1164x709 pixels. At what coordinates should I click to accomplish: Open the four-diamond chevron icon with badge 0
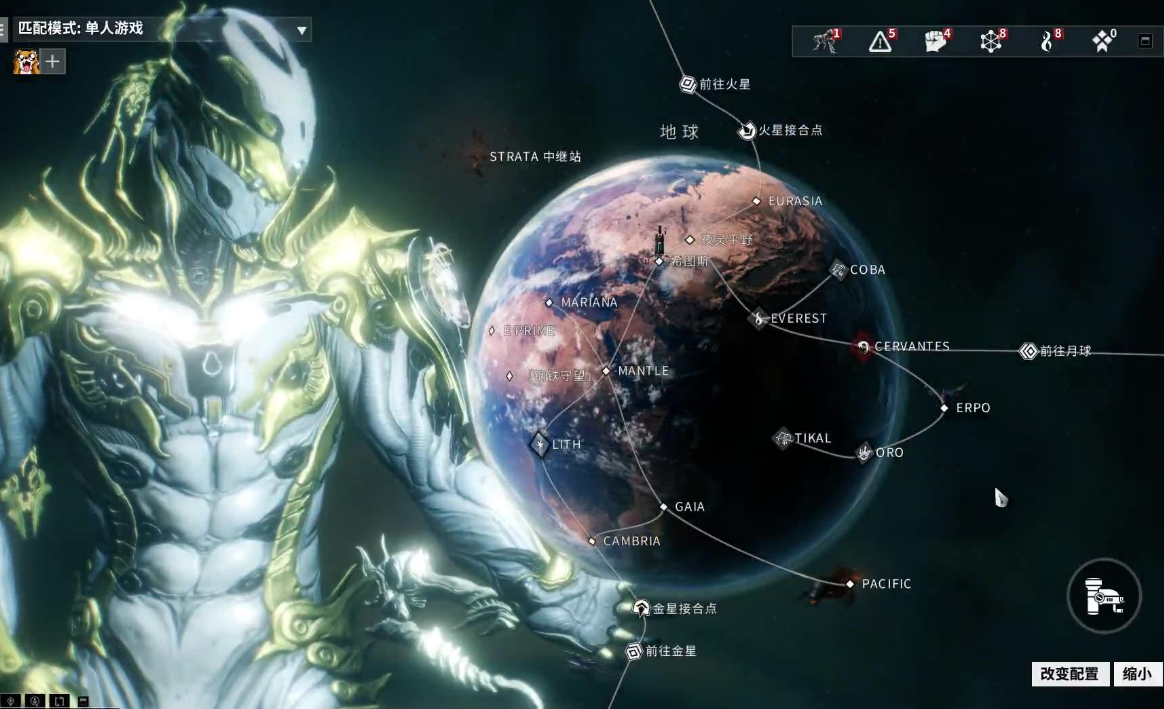1102,42
